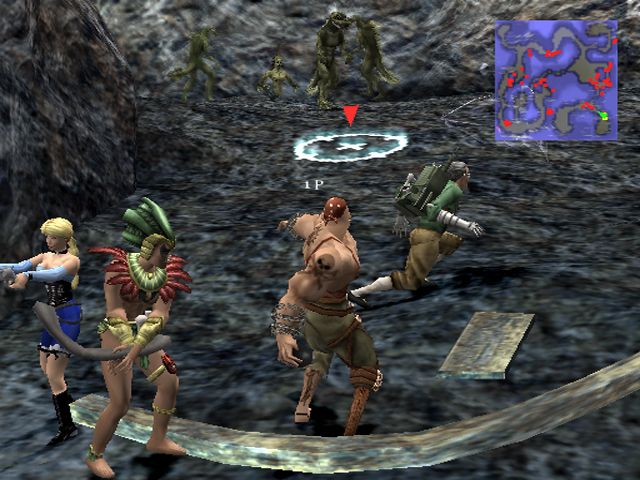Viewport: 640px width, 480px height.
Task: Click the dungeon minimap
Action: click(558, 80)
